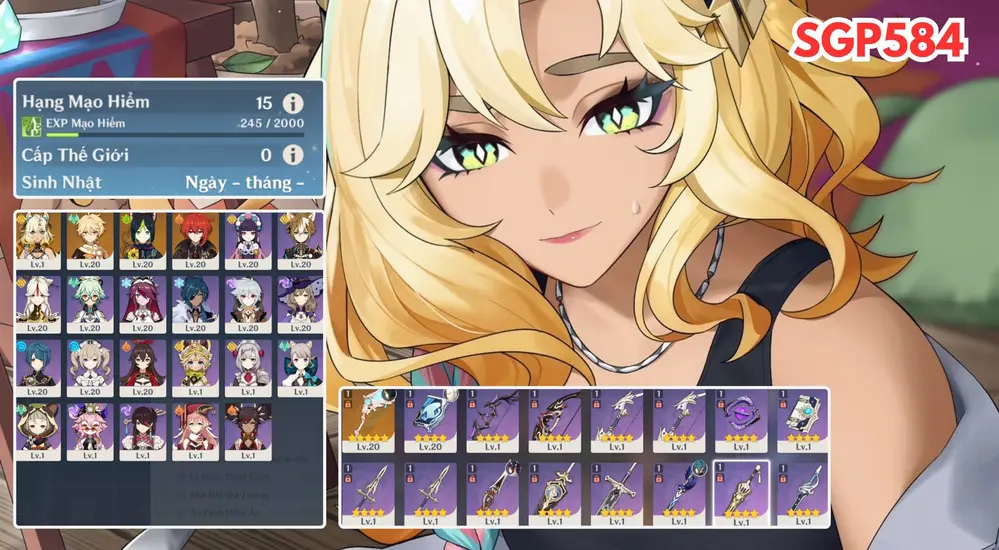
Task: Open the Hạng Mạo Hiểm info icon
Action: [x=293, y=104]
